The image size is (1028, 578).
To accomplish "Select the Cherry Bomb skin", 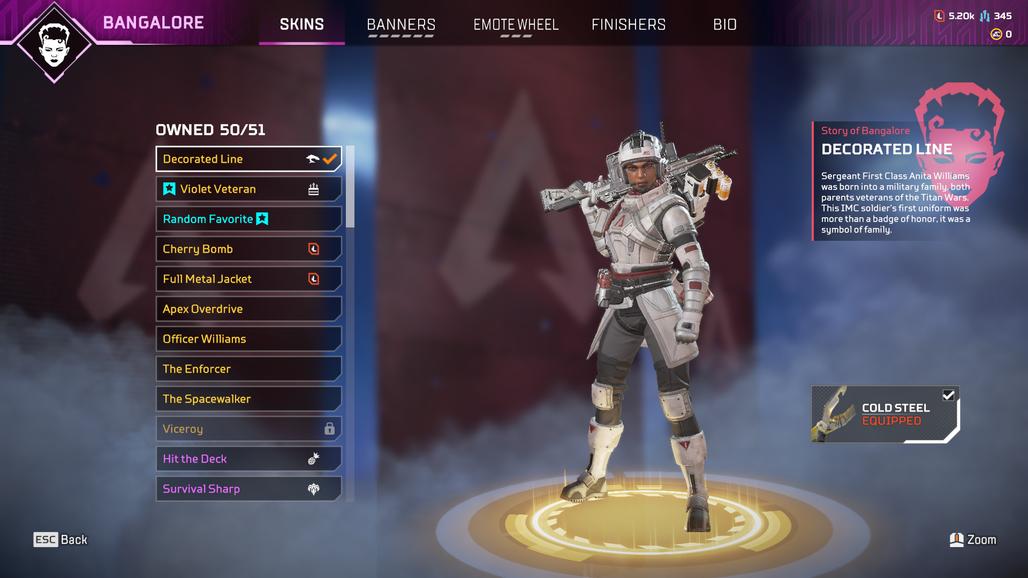I will coord(248,249).
